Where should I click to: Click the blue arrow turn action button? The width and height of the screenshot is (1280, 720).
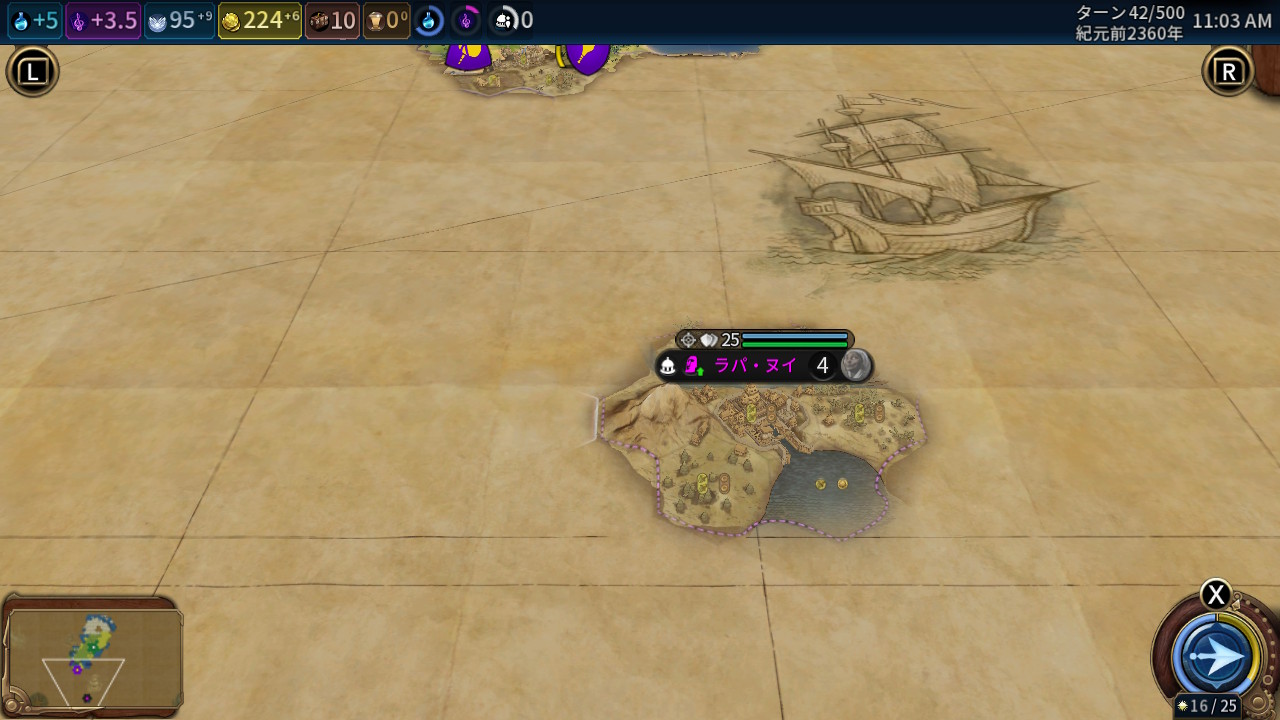pyautogui.click(x=1217, y=658)
